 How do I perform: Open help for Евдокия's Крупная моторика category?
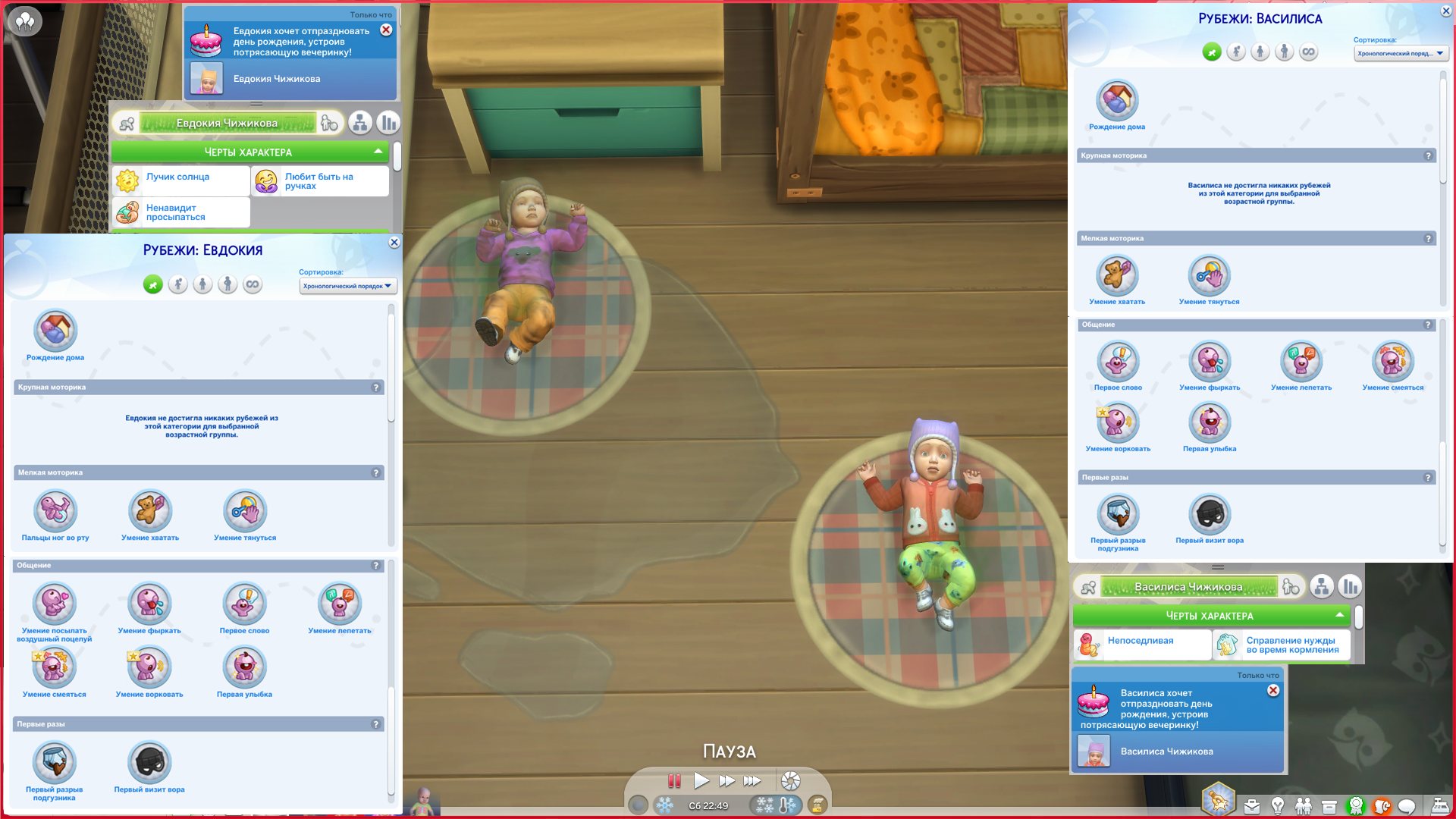[375, 388]
